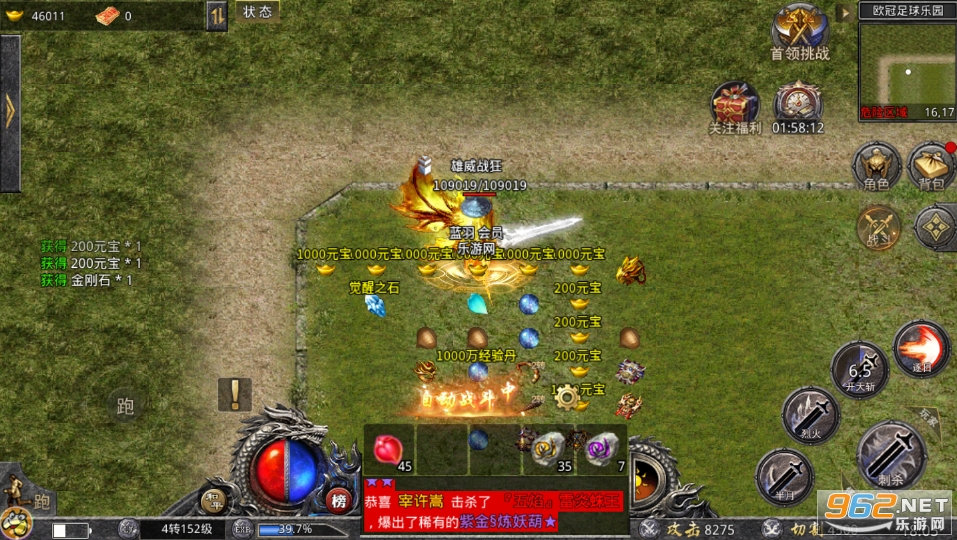
Task: Activate the 逐日 fire skill
Action: [920, 349]
